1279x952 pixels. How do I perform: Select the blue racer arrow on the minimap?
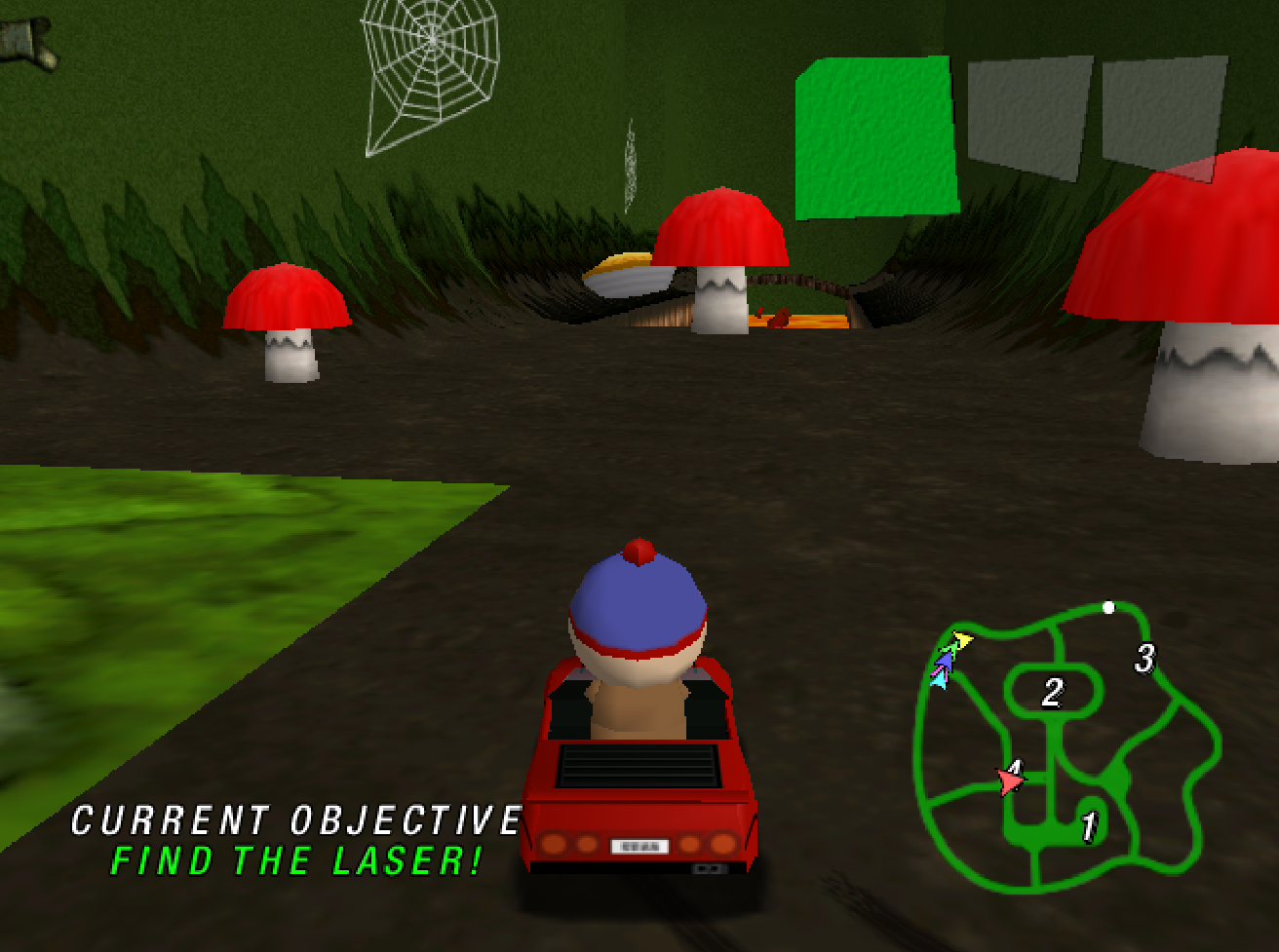click(946, 660)
